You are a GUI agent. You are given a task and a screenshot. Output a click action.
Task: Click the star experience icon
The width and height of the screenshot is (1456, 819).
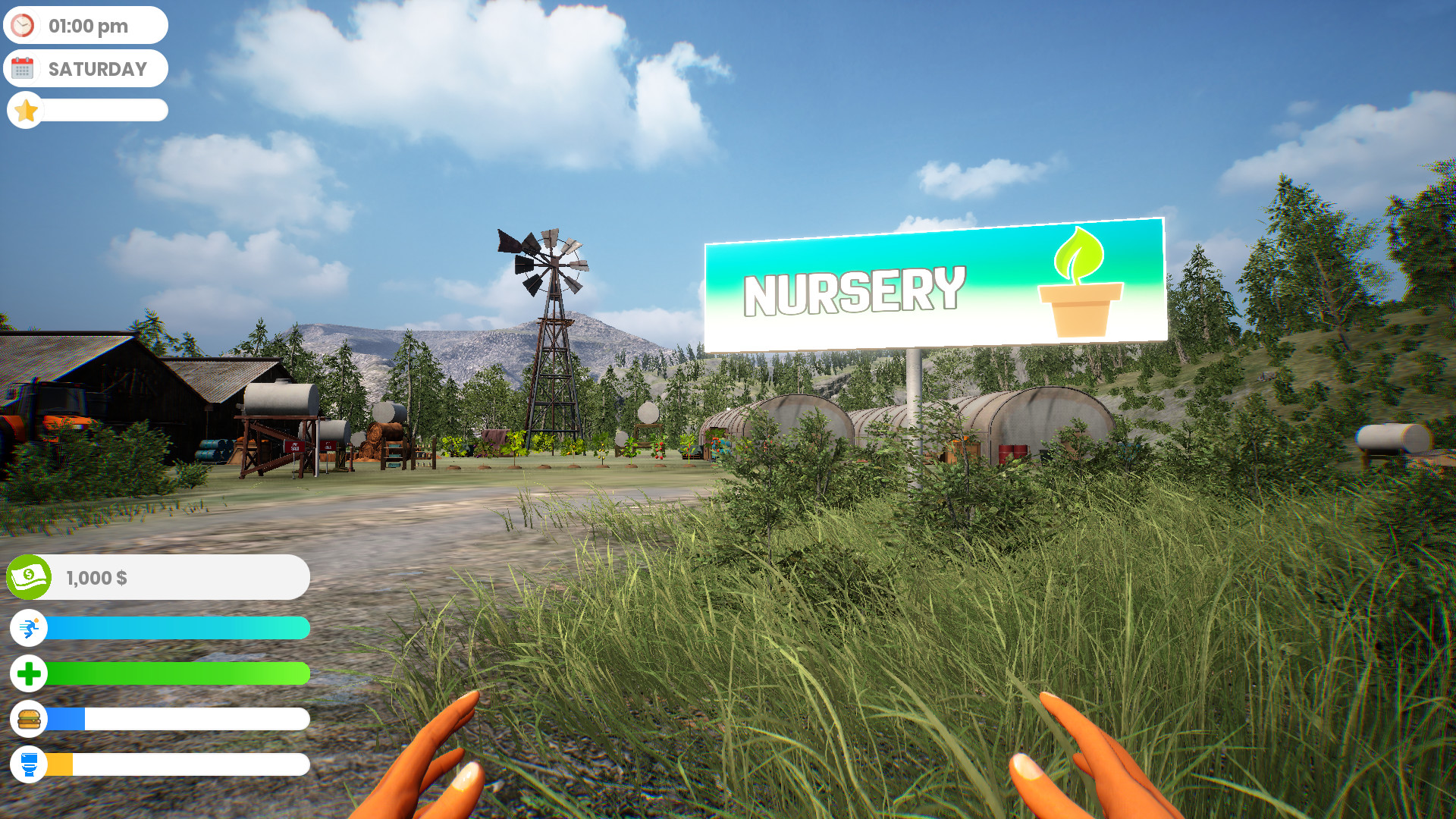click(27, 110)
